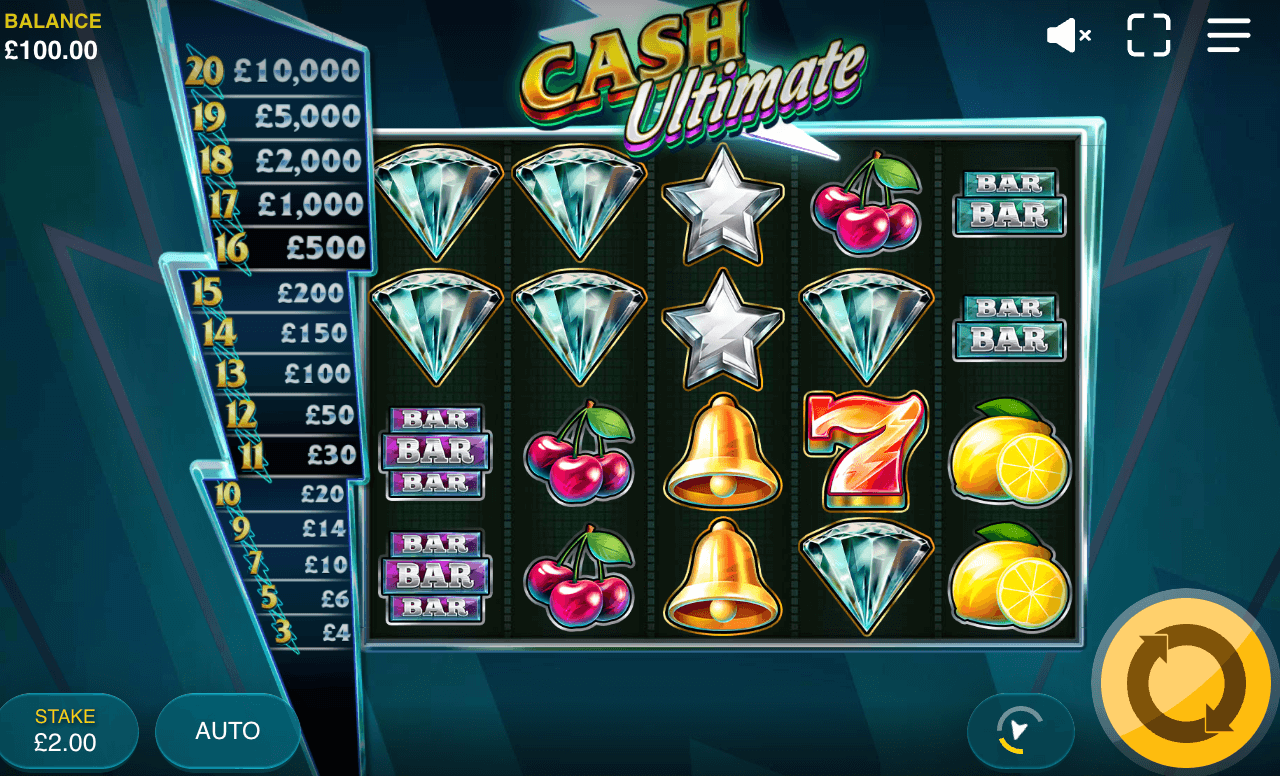Enter fullscreen mode
1280x776 pixels.
(1148, 35)
